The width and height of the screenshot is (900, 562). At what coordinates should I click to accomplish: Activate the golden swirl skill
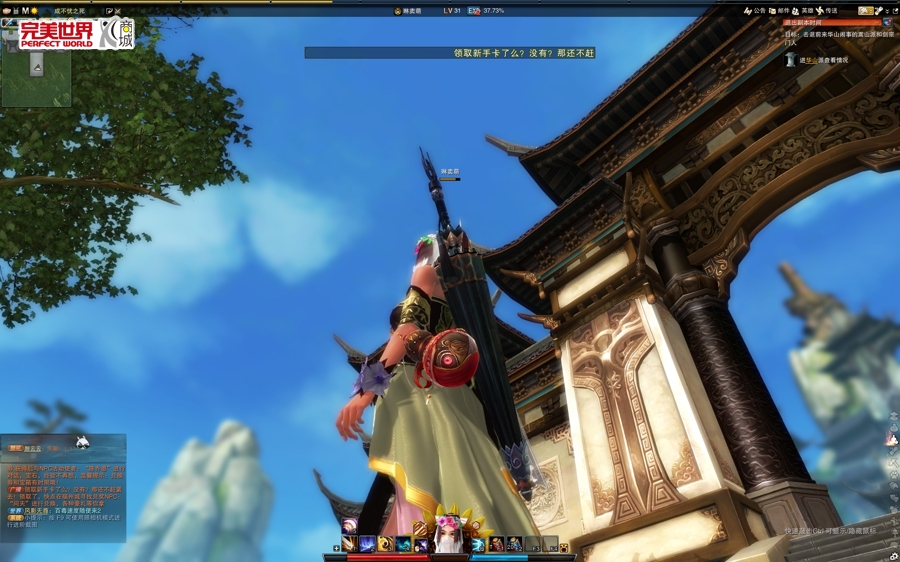click(x=385, y=544)
